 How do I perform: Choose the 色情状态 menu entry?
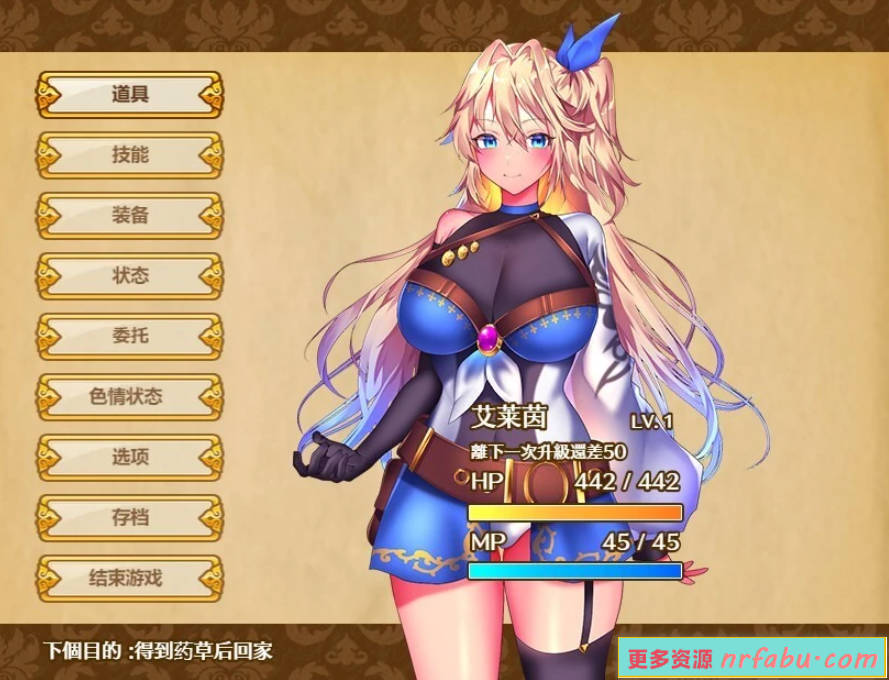[130, 397]
